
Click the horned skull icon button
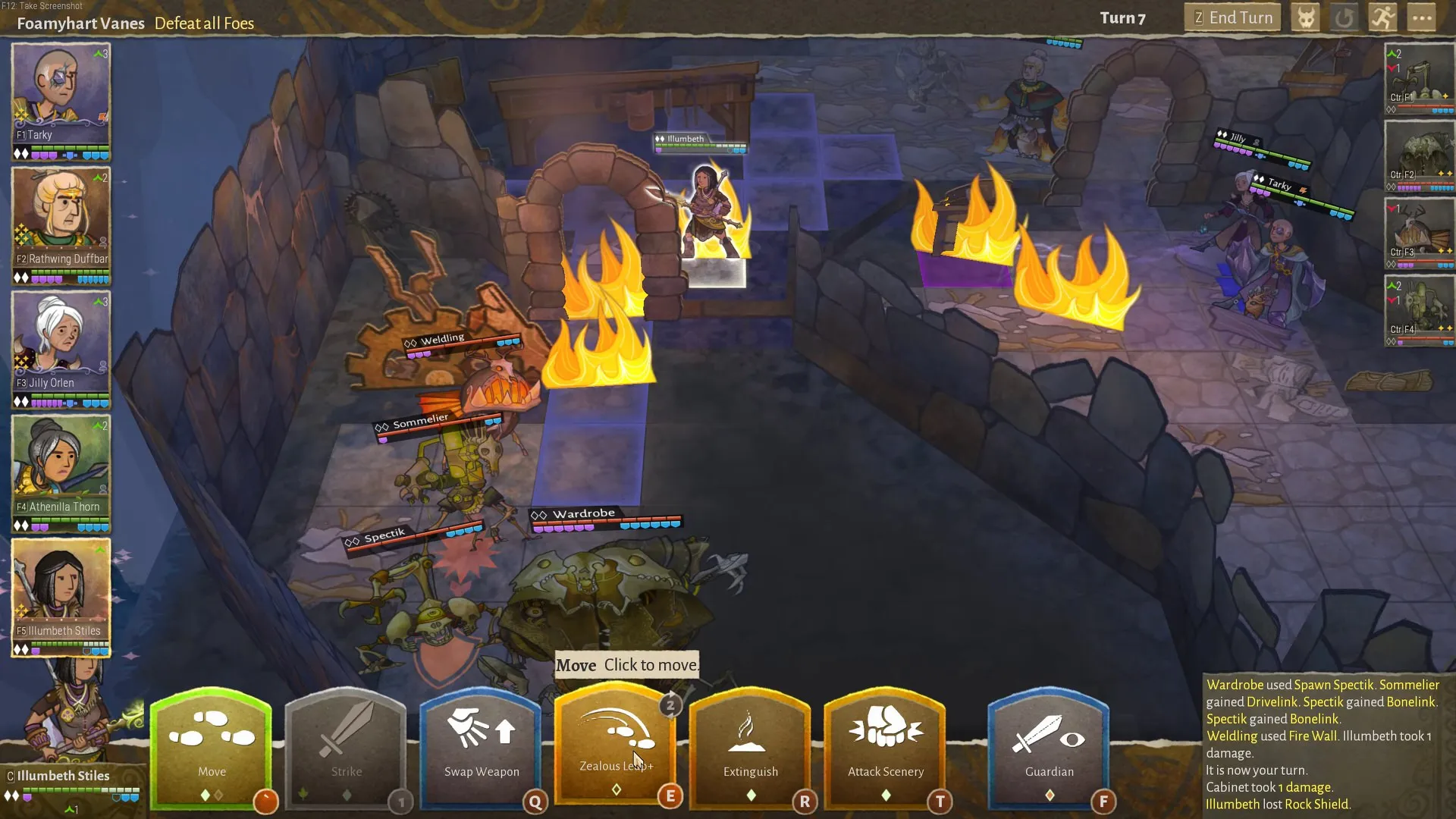[1306, 18]
